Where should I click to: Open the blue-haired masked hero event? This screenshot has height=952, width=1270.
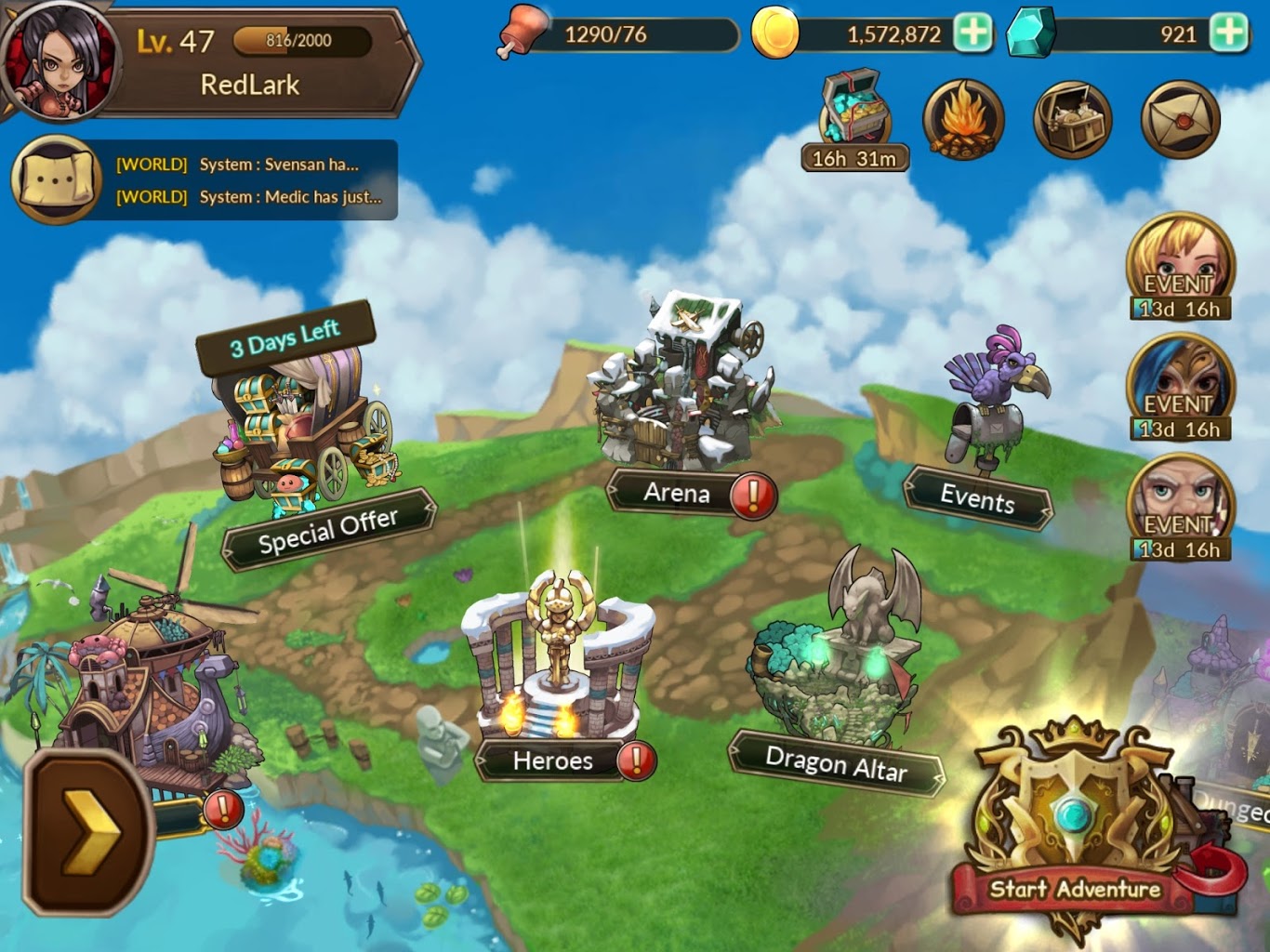1180,388
